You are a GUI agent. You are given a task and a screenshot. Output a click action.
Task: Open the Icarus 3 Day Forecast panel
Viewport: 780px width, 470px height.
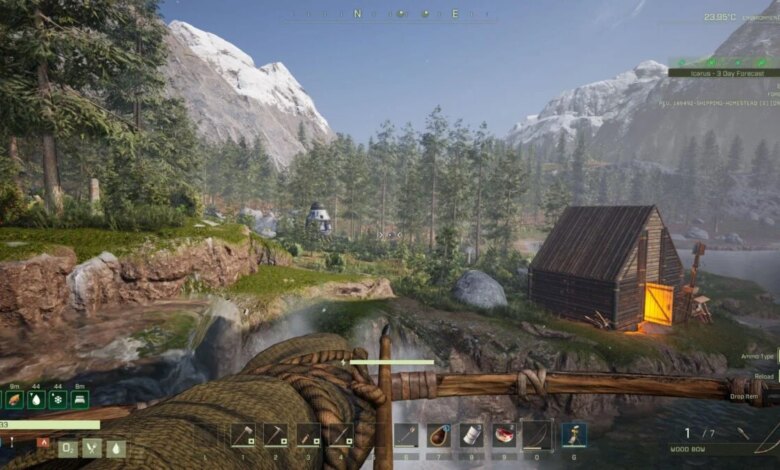click(x=722, y=72)
